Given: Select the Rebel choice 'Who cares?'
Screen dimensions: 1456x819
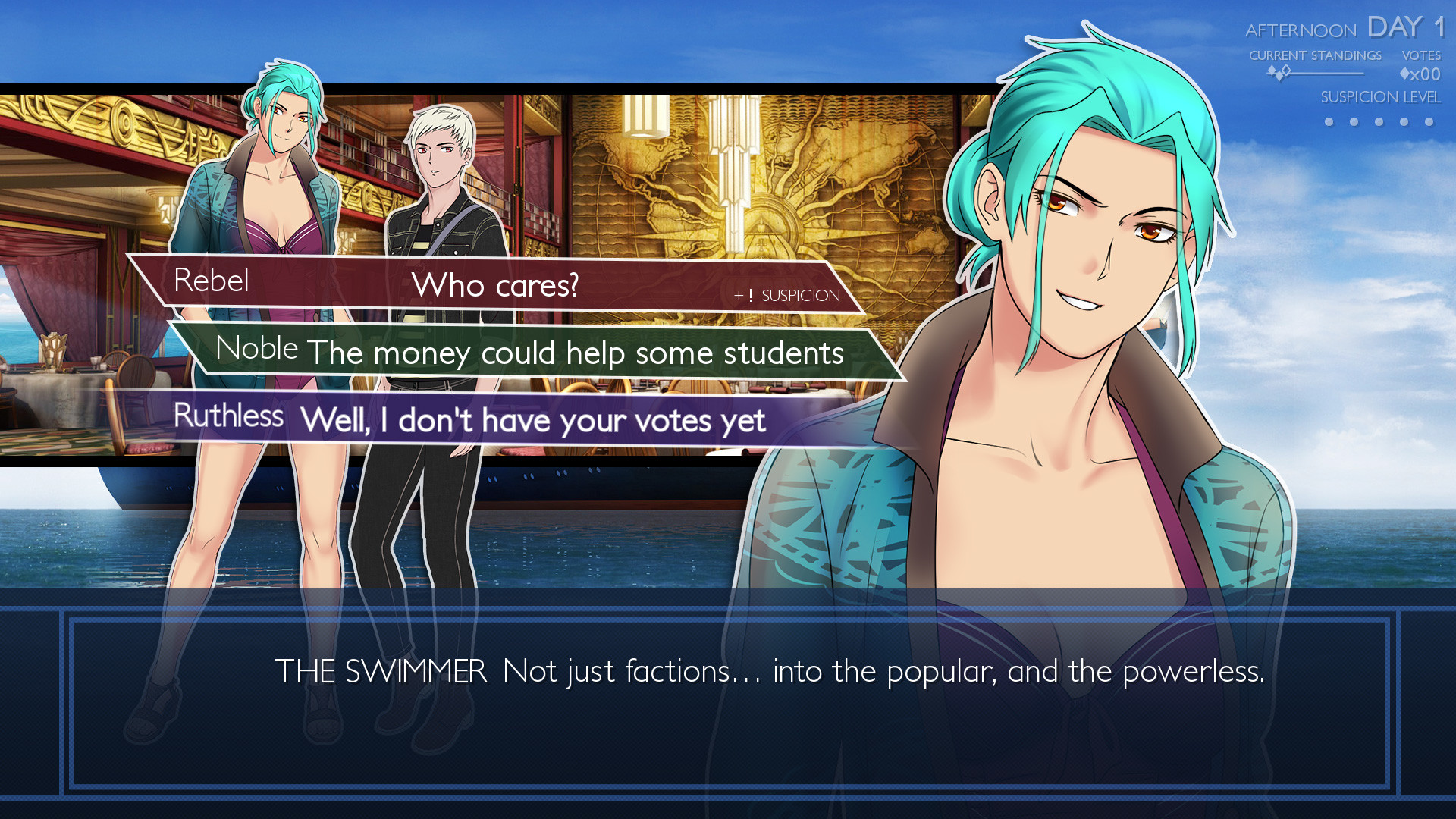Looking at the screenshot, I should pos(497,285).
